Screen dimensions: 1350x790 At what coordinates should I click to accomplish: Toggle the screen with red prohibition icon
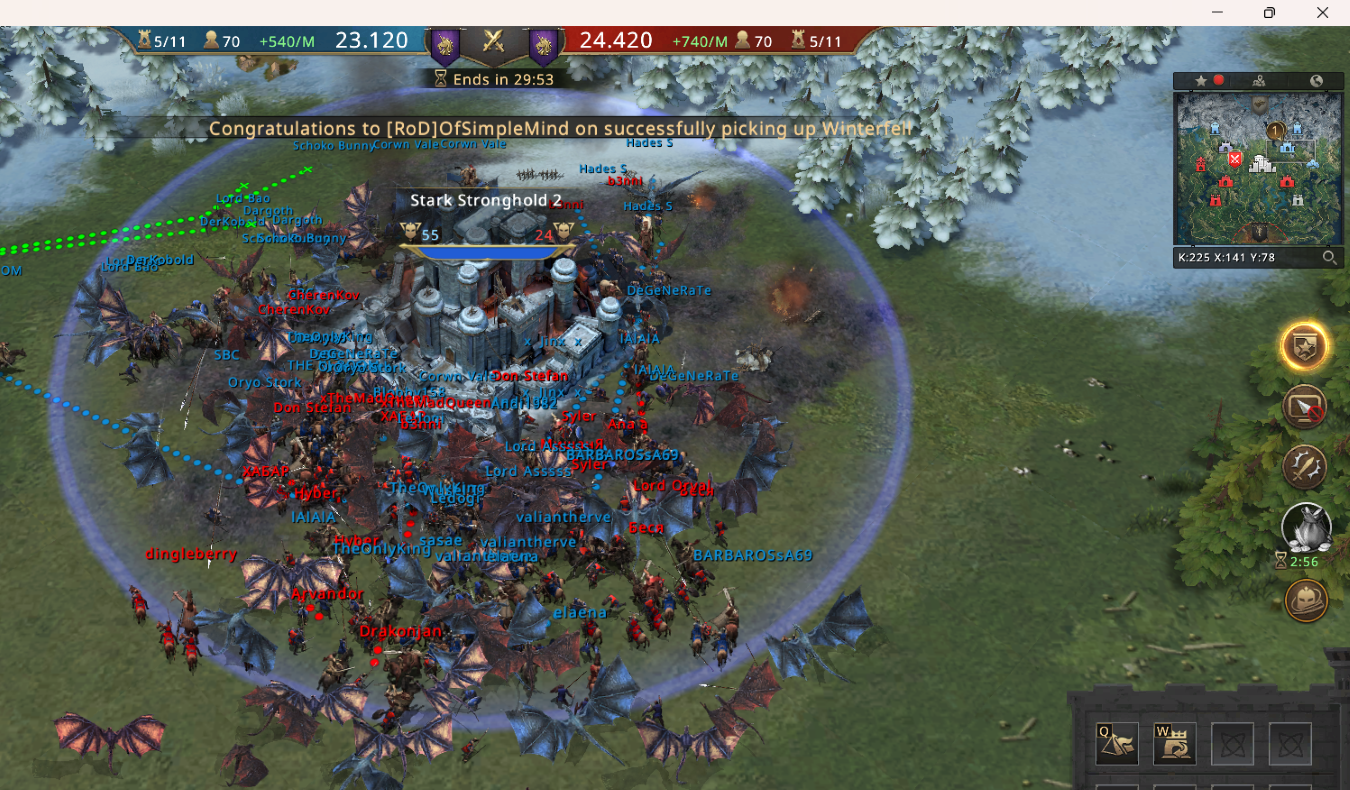click(x=1305, y=408)
